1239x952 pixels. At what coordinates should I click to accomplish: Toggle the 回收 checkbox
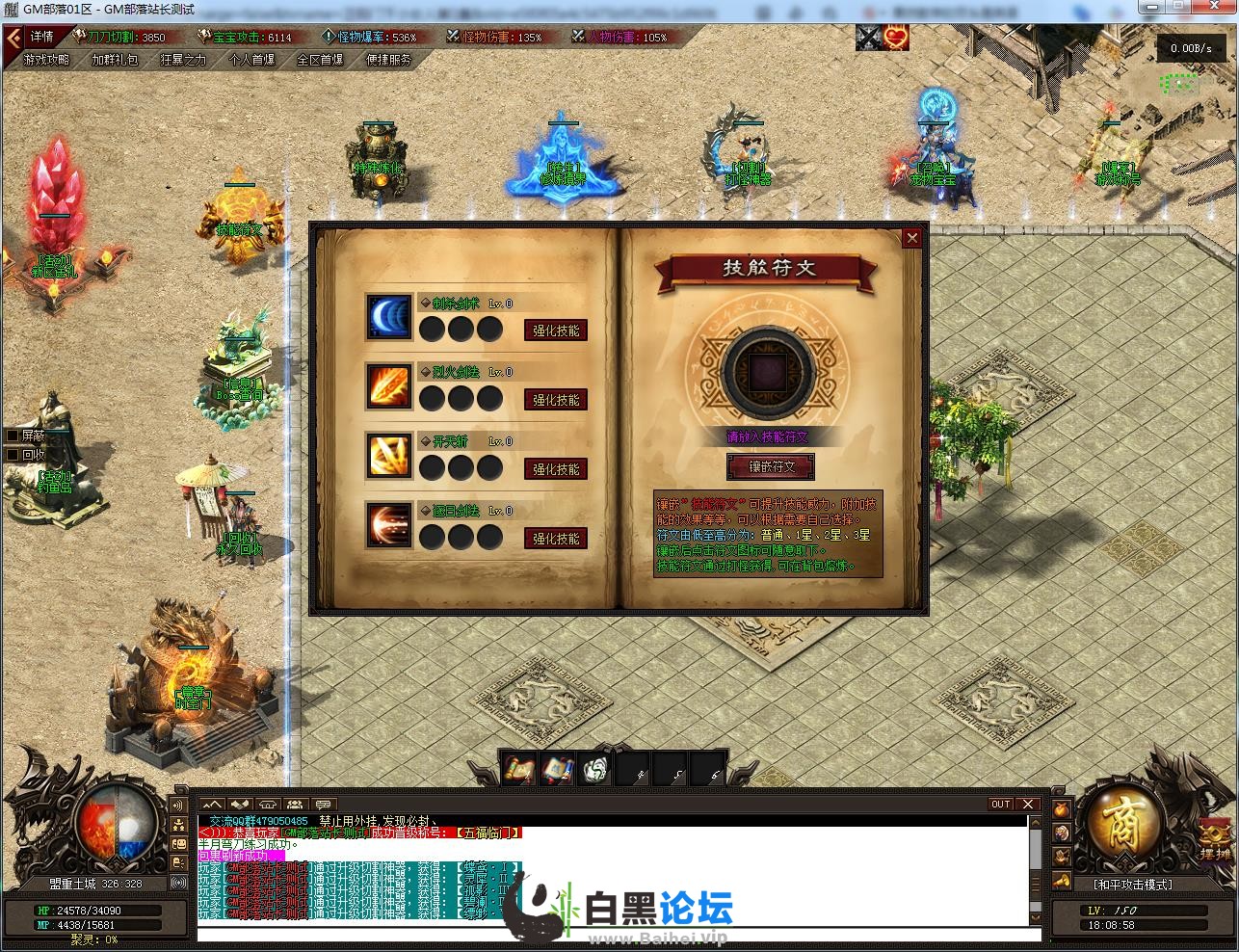(x=13, y=455)
